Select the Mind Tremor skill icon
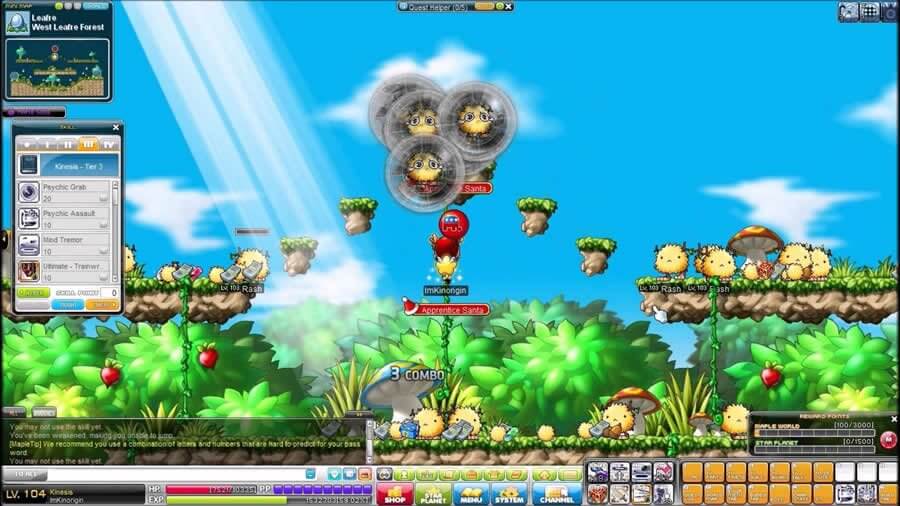This screenshot has height=506, width=900. [29, 244]
